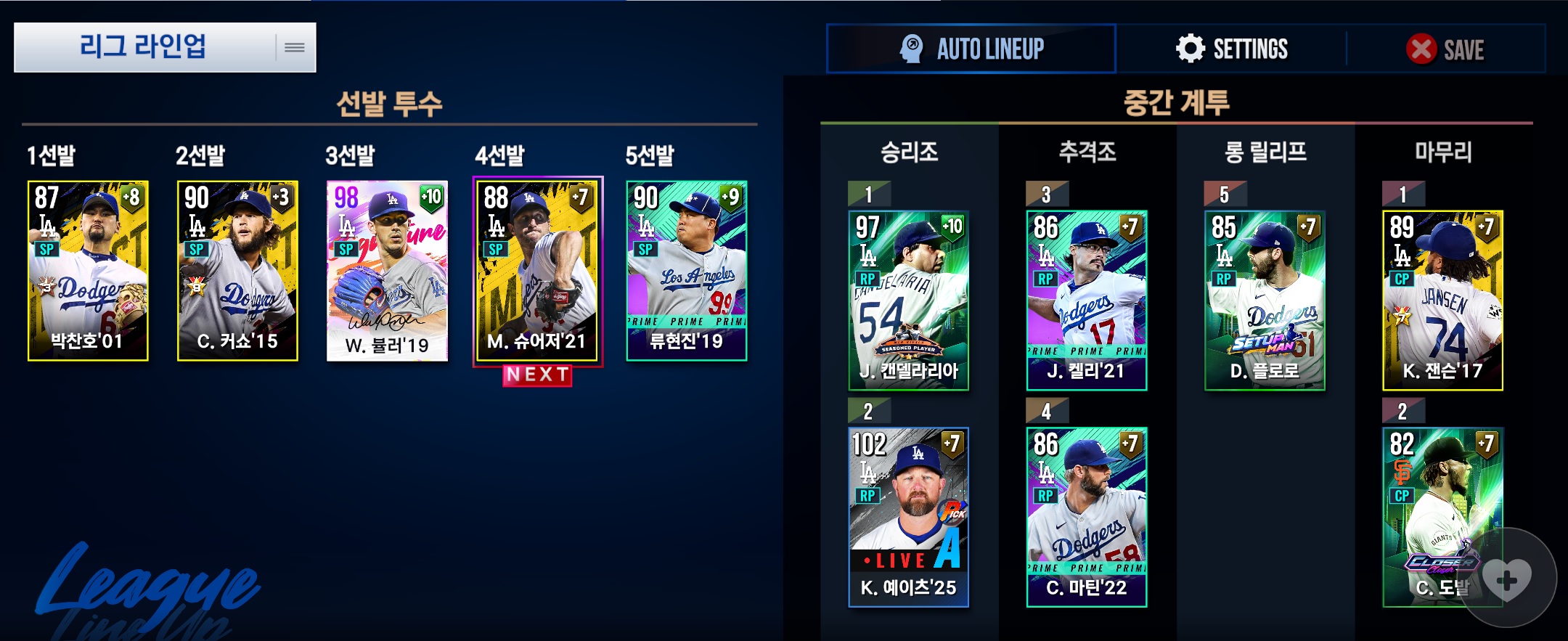1568x641 pixels.
Task: Tap the floating heart plus button
Action: click(1507, 579)
